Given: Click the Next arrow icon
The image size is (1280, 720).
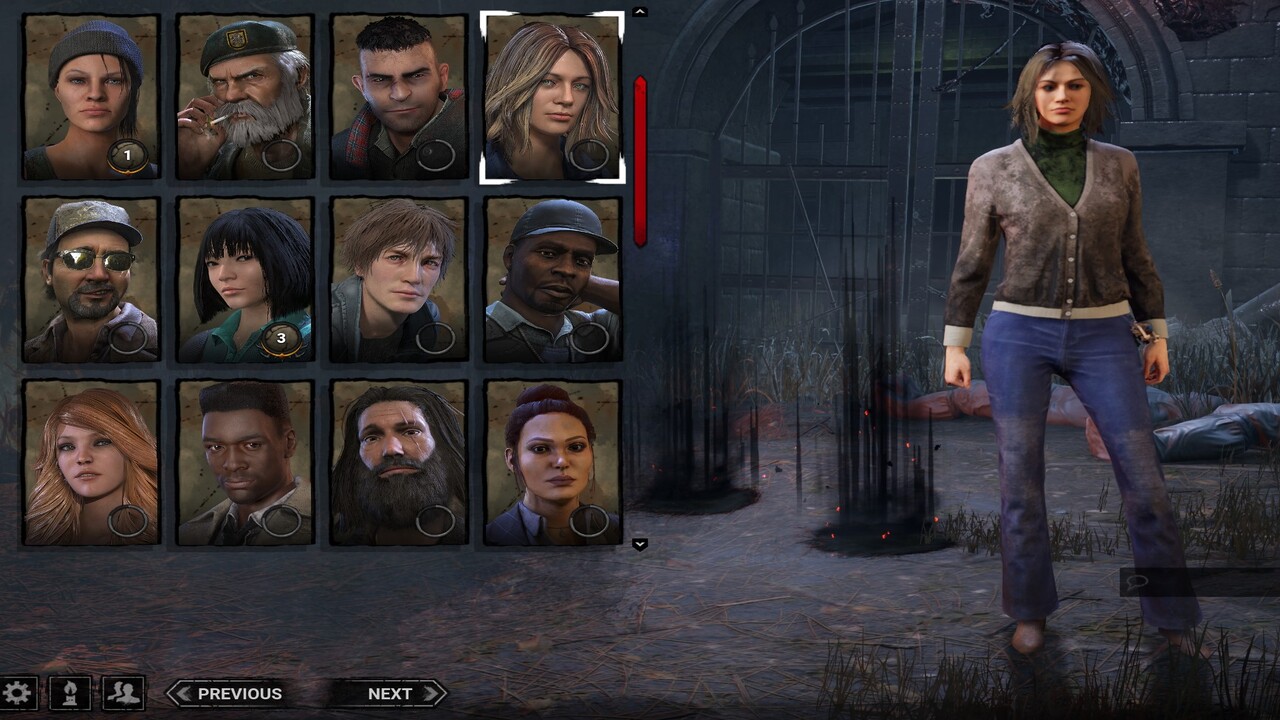Looking at the screenshot, I should 428,693.
